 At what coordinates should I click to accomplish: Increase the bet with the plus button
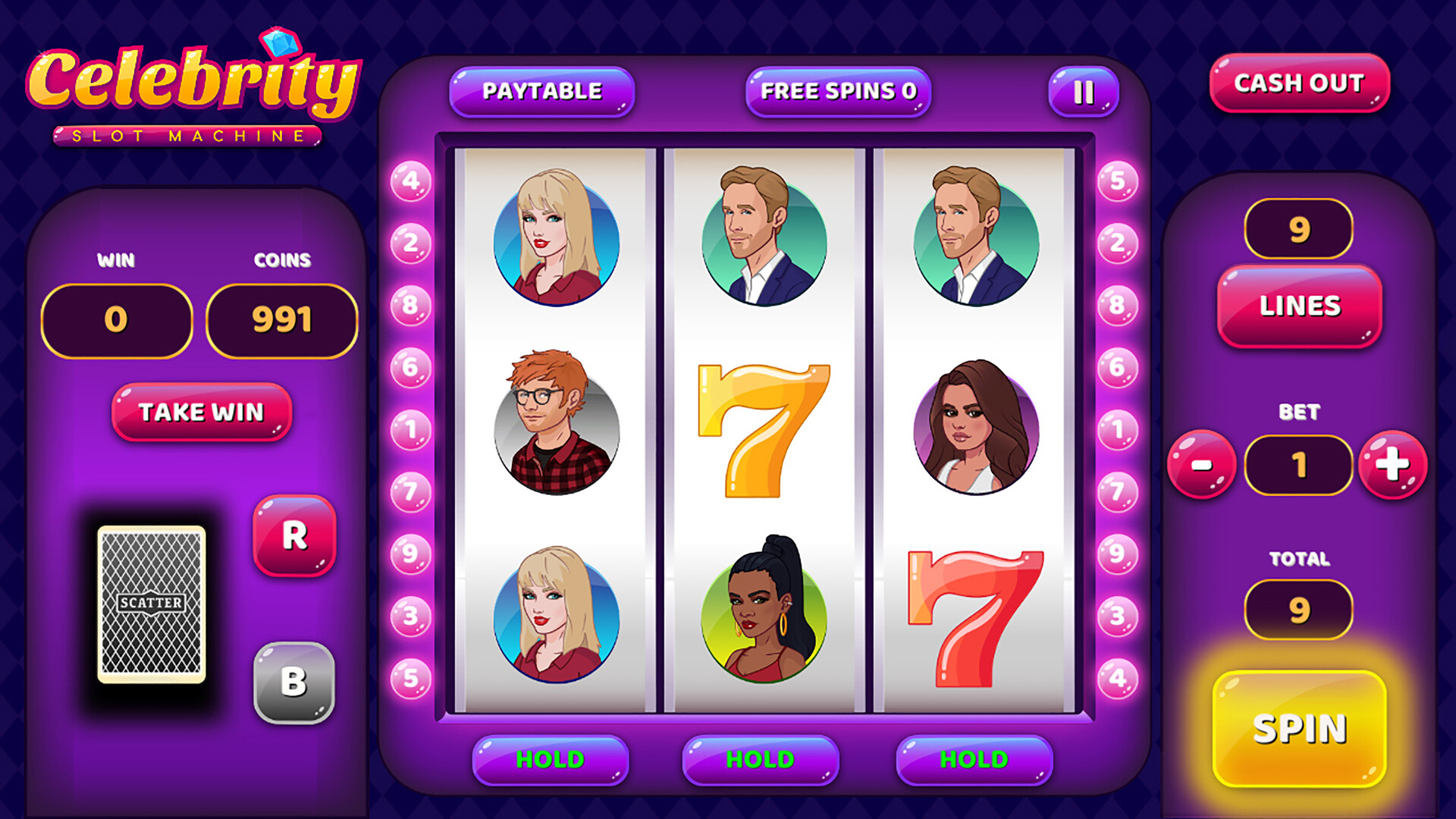click(1394, 466)
